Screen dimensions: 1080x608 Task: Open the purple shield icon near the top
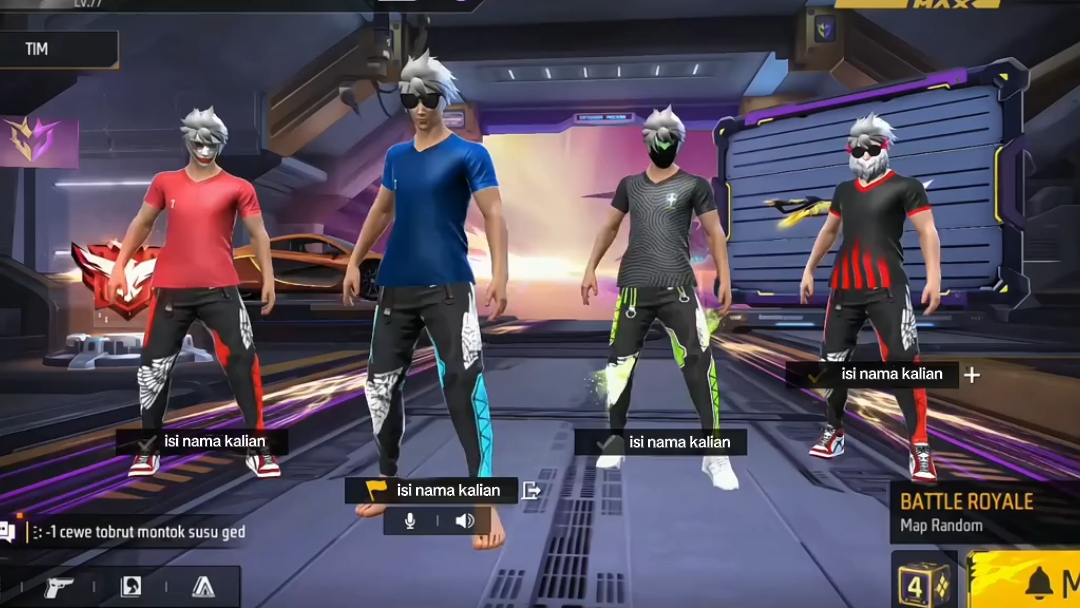(825, 28)
